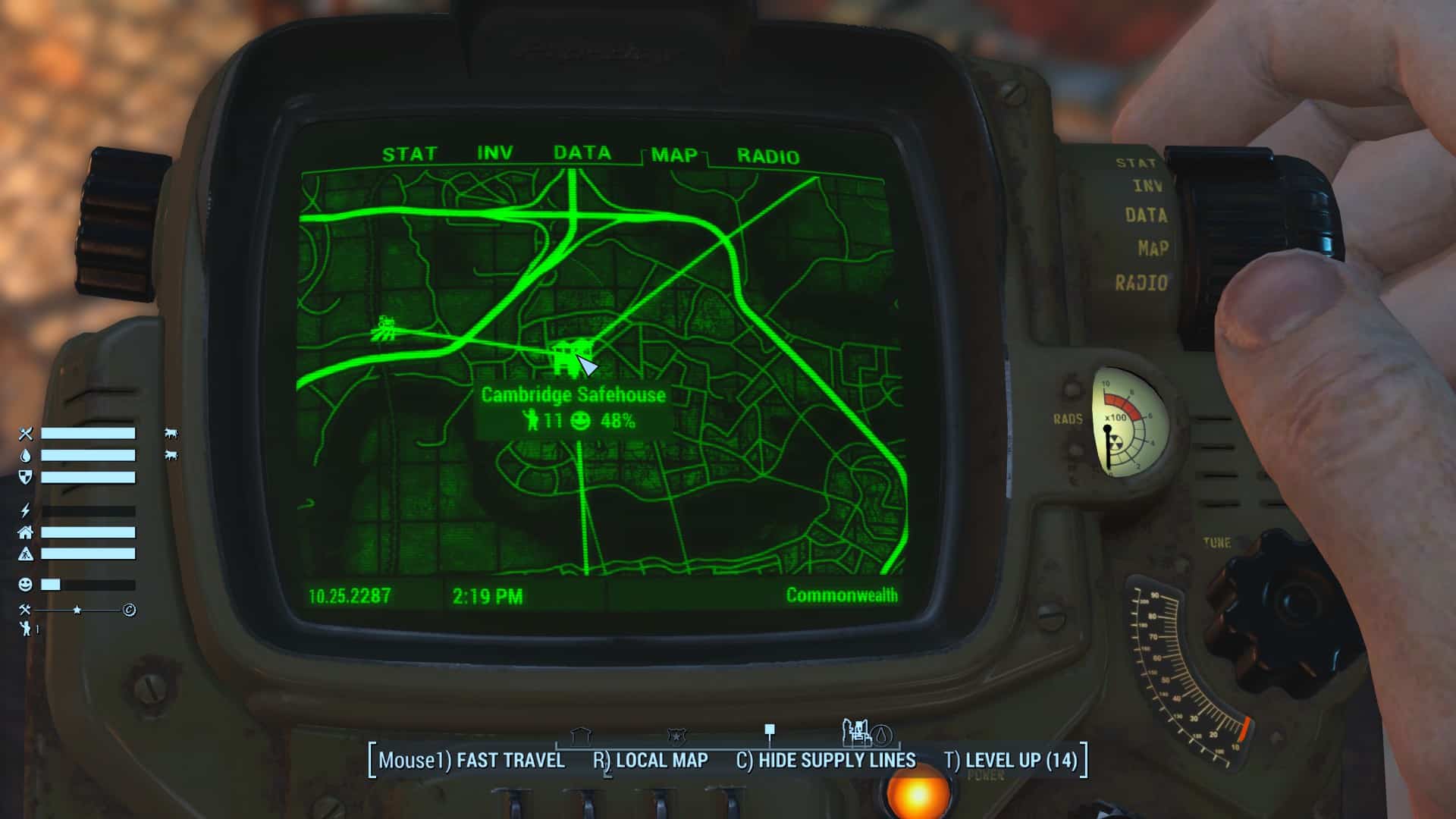The height and width of the screenshot is (819, 1456).
Task: Choose FAST TRAVEL in the bottom bar
Action: point(472,761)
